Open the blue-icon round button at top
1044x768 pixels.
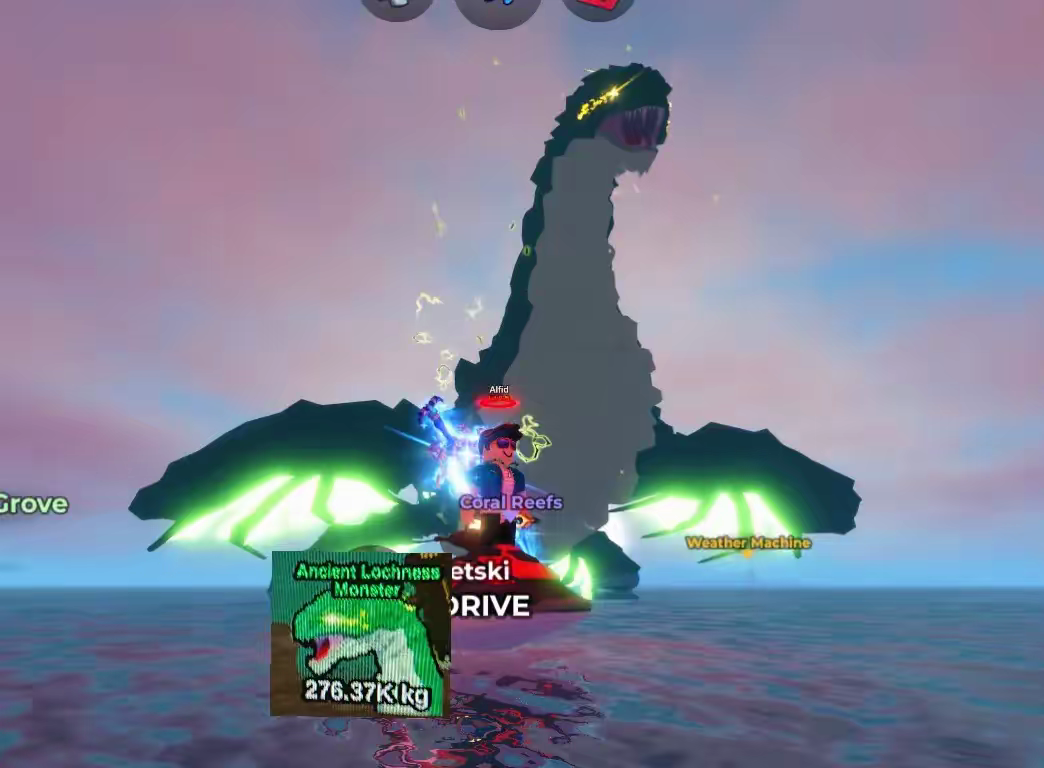497,8
